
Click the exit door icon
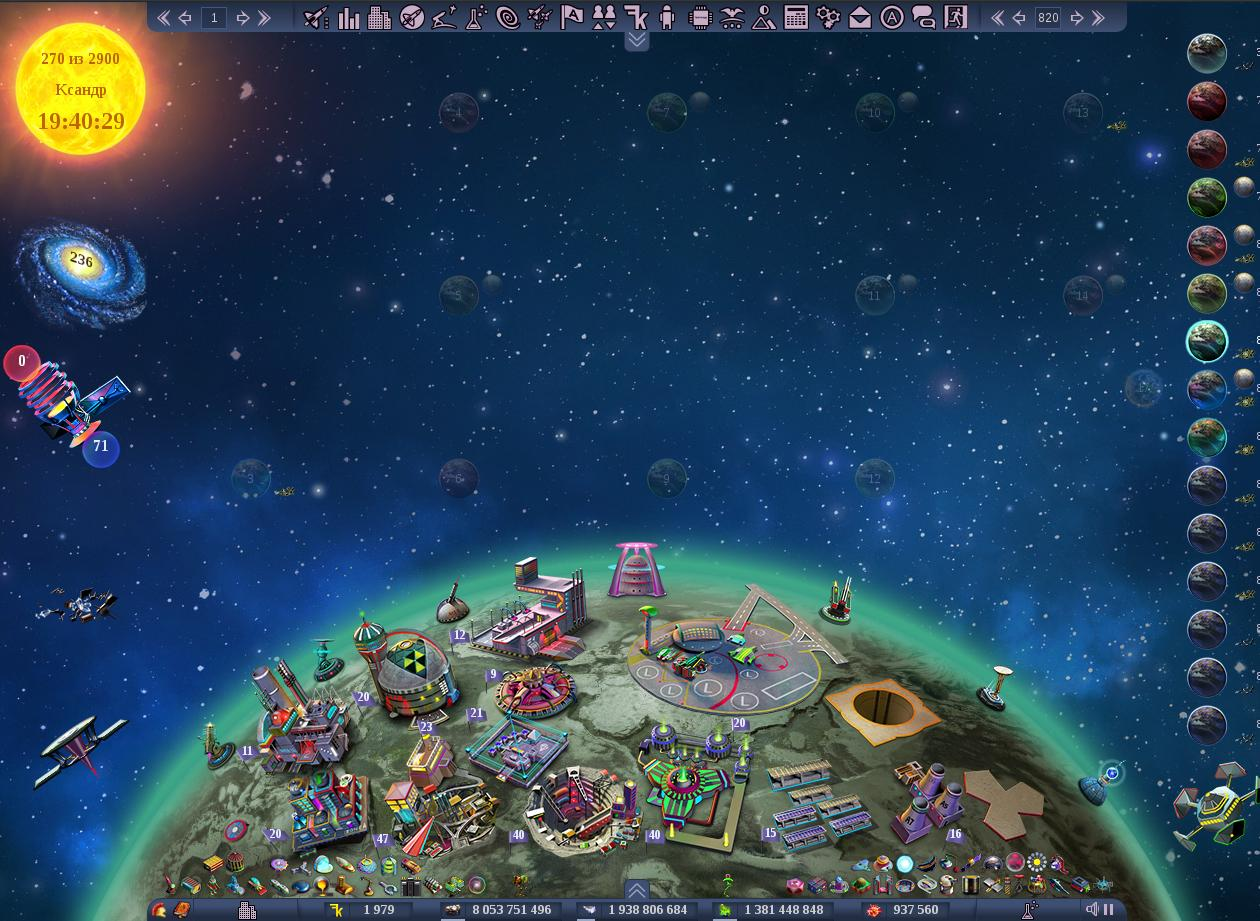point(955,17)
